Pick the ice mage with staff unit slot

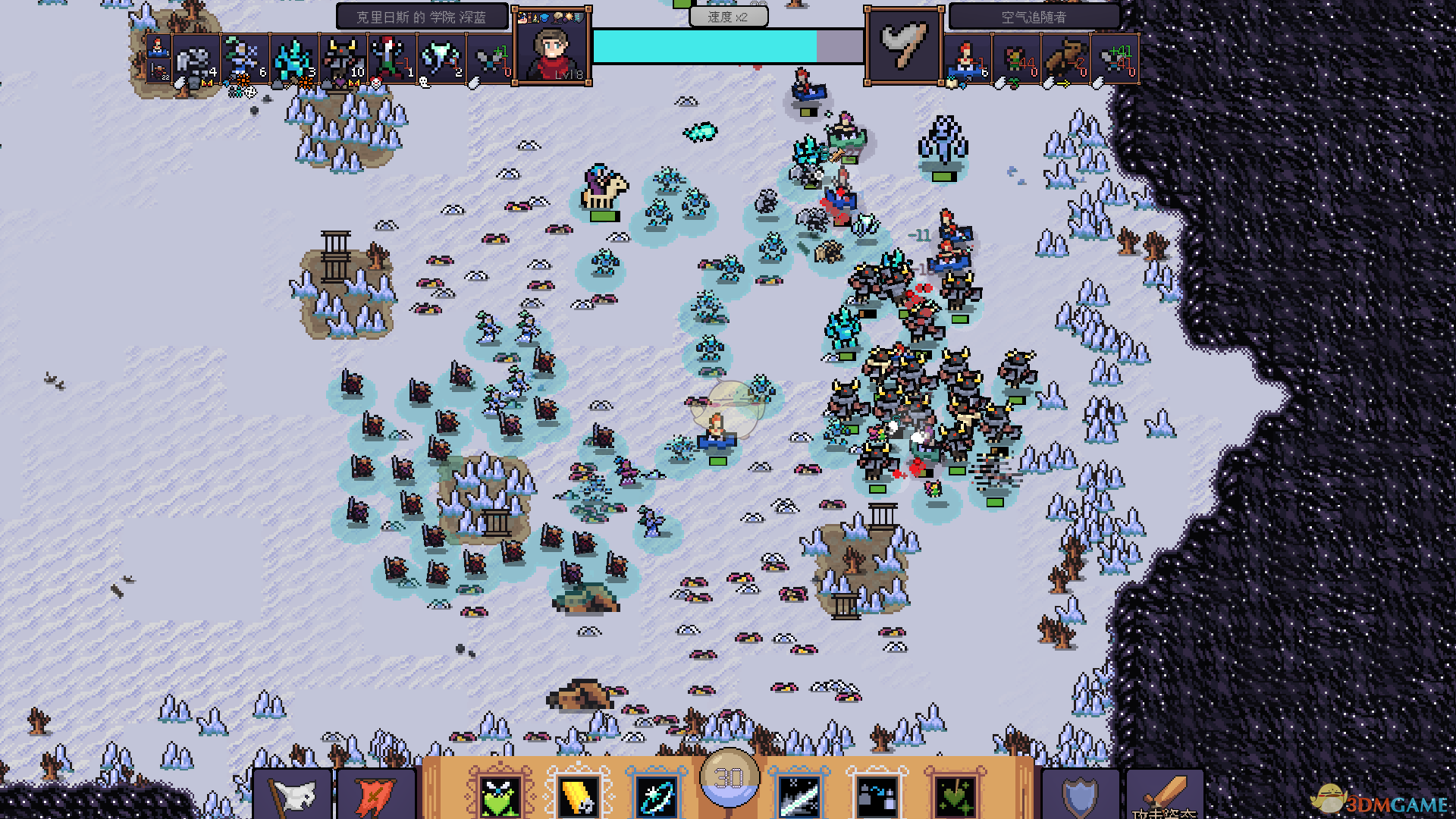tap(245, 59)
